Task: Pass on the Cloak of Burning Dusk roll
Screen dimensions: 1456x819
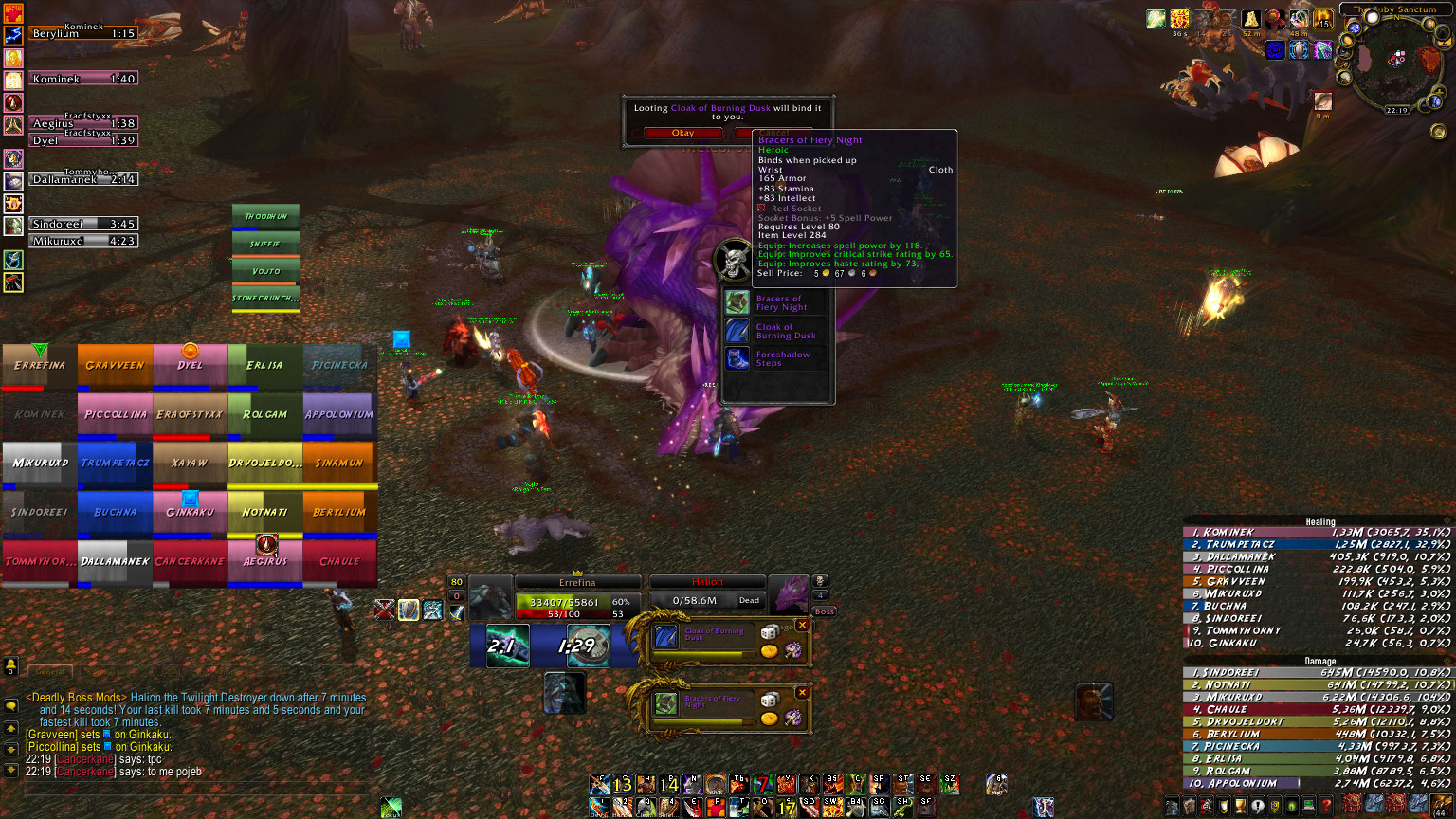Action: [802, 626]
